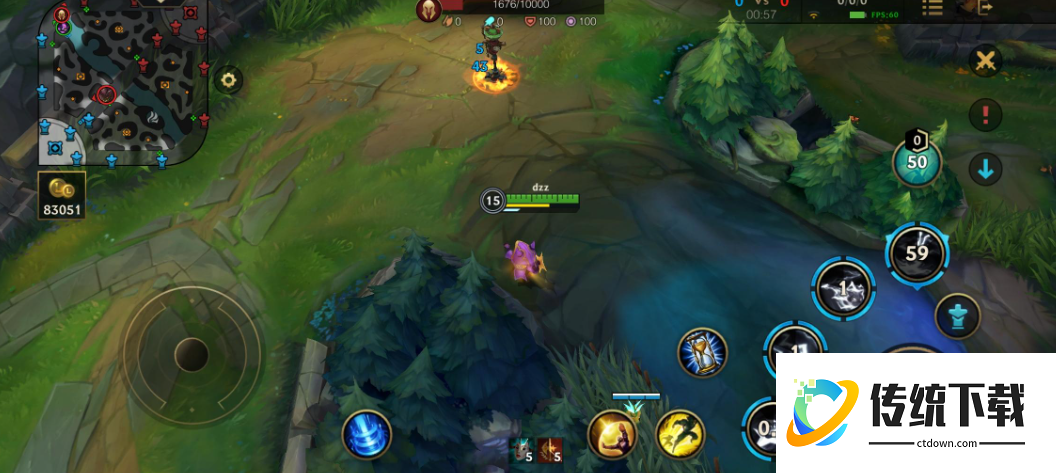This screenshot has width=1056, height=473.
Task: Tap the minimap
Action: coord(120,80)
